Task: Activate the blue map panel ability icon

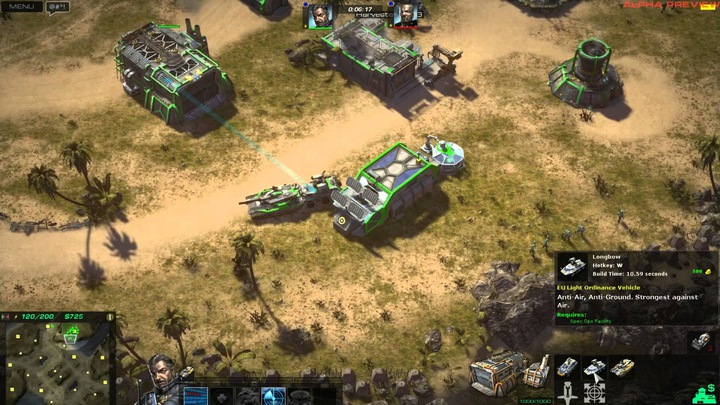Action: tap(196, 395)
